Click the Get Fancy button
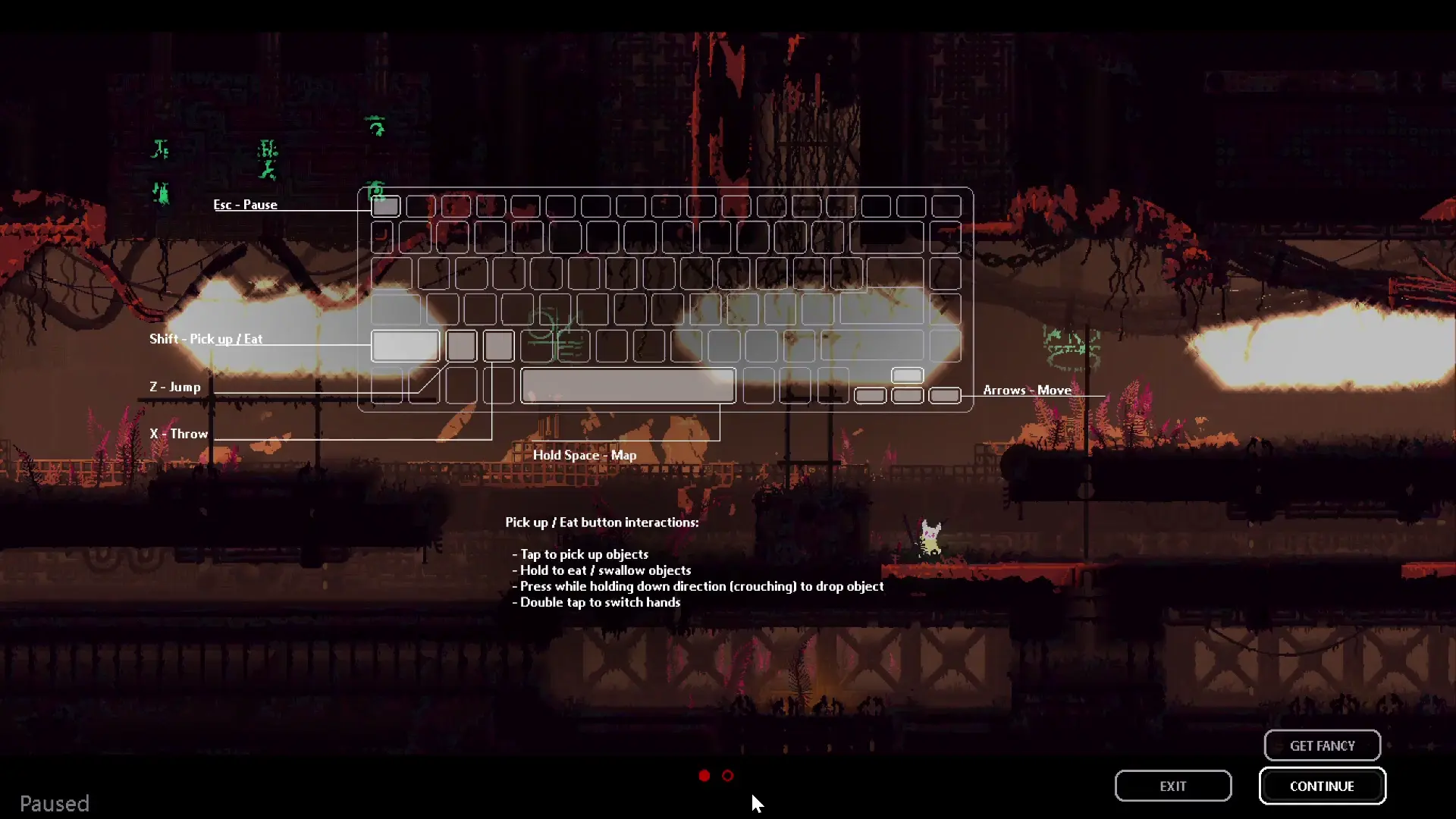 coord(1322,745)
